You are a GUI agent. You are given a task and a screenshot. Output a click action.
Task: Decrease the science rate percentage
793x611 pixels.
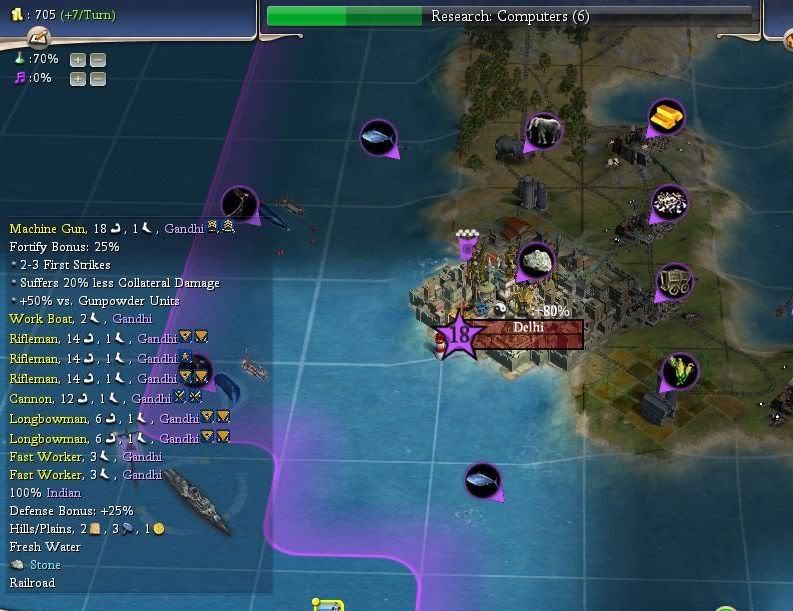[97, 60]
